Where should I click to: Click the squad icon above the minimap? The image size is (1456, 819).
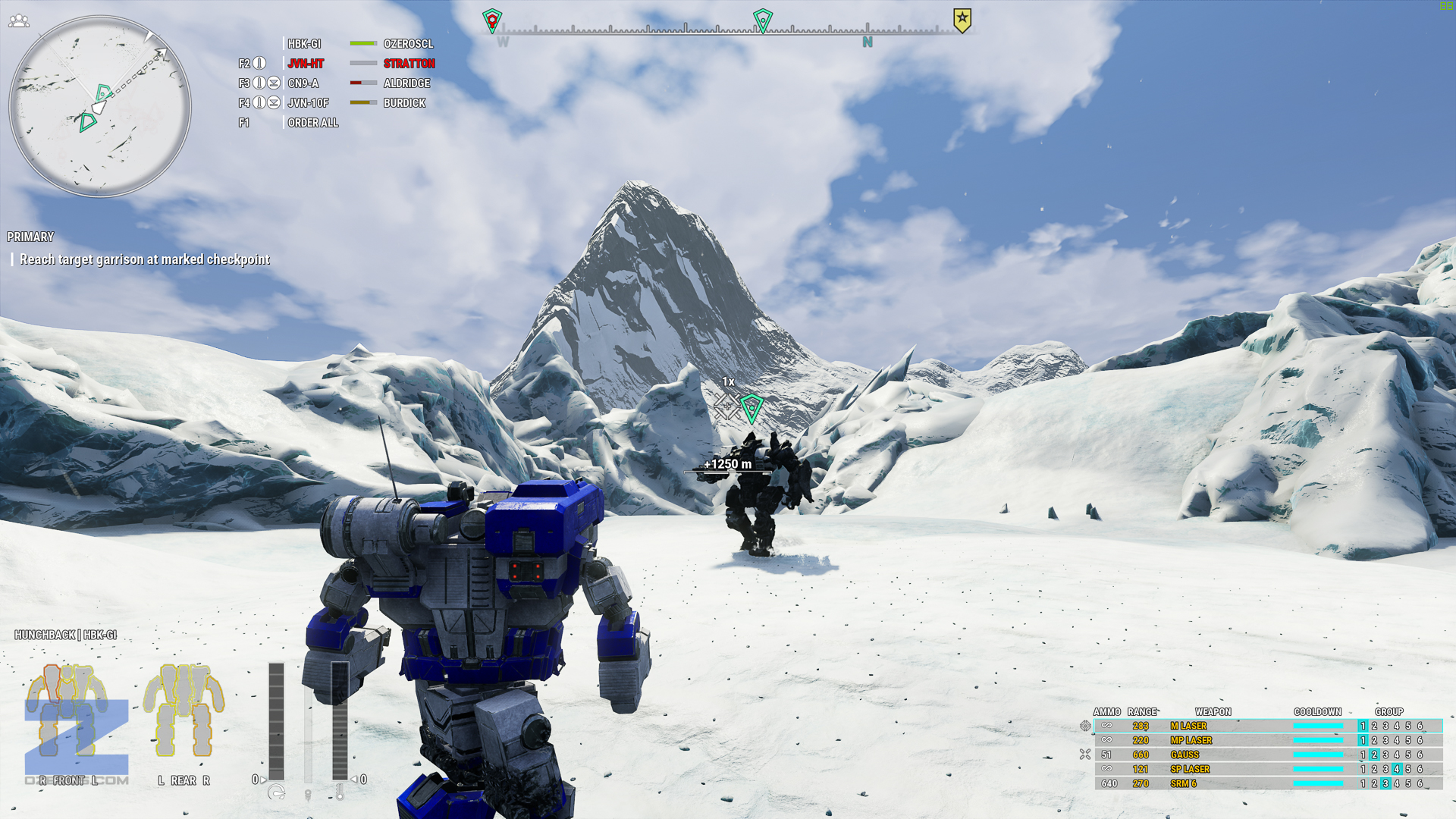19,21
